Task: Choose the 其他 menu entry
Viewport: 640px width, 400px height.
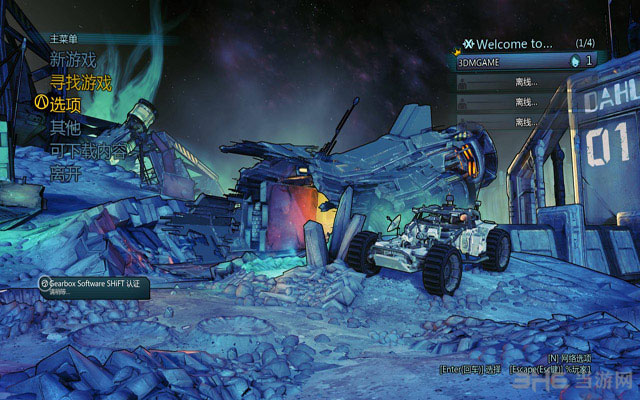Action: [x=65, y=127]
